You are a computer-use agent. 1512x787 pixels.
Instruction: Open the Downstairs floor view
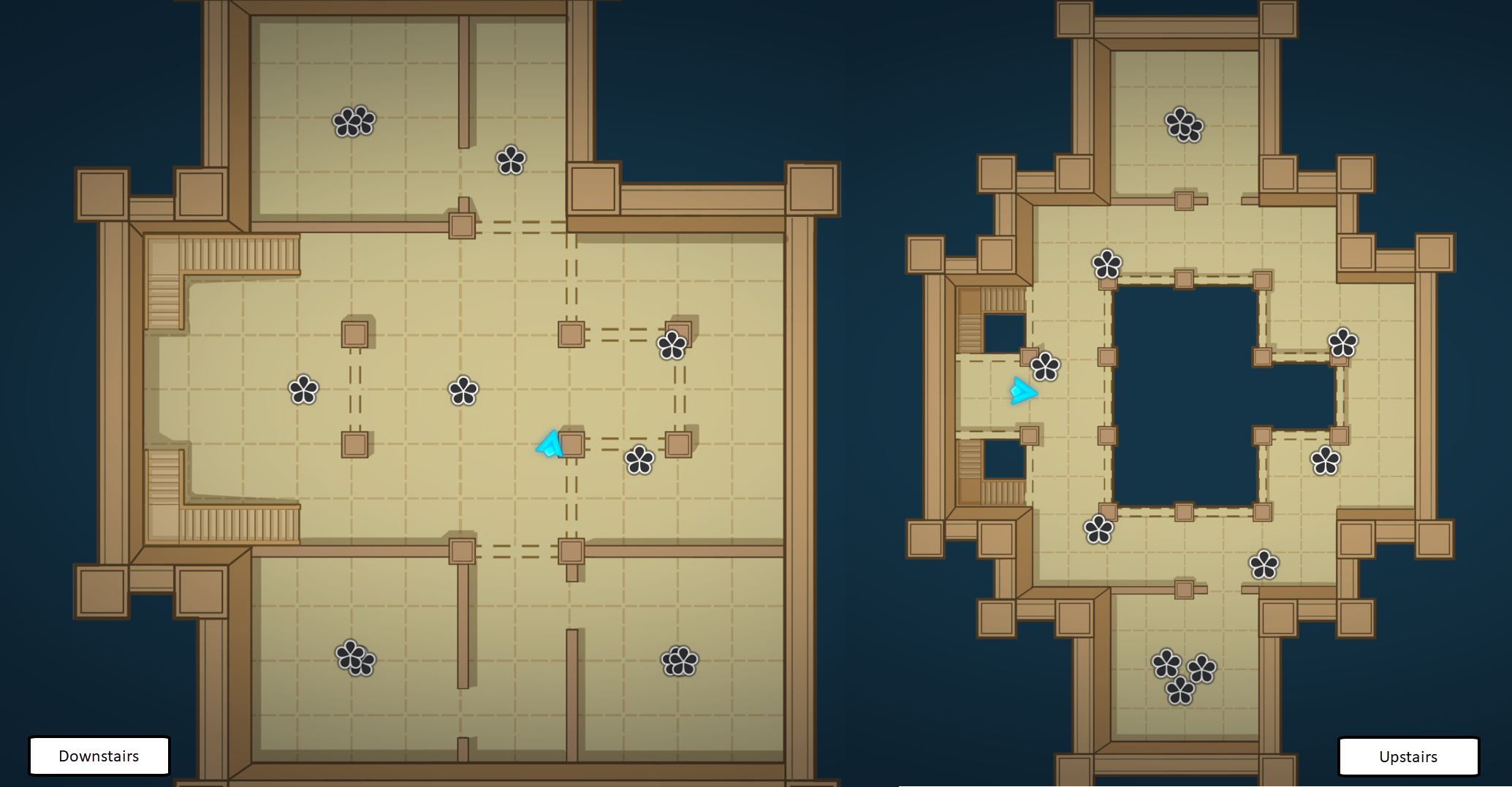99,756
